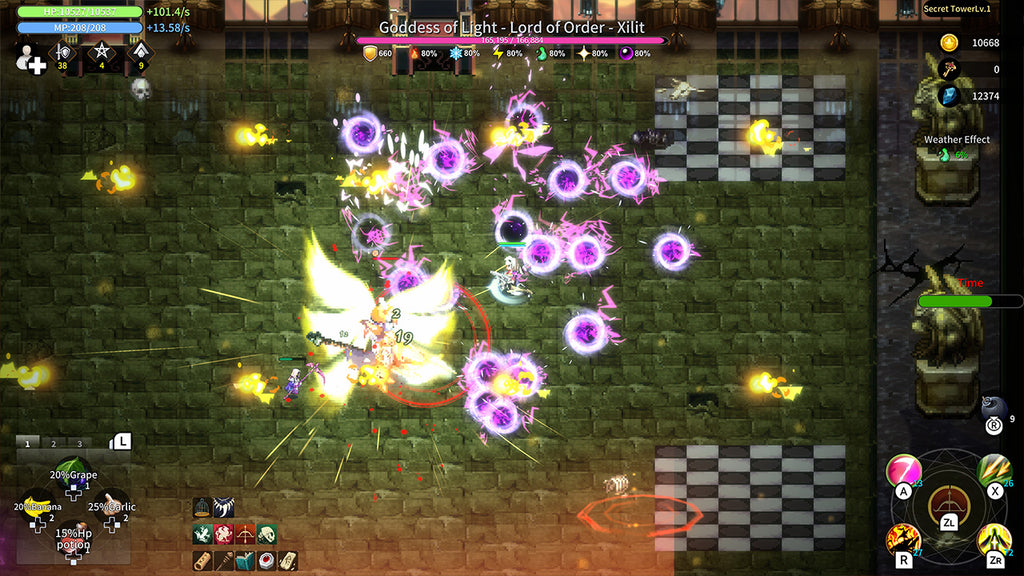Screen dimensions: 1024x576
Task: Open the sword and shield stat icon
Action: point(63,53)
